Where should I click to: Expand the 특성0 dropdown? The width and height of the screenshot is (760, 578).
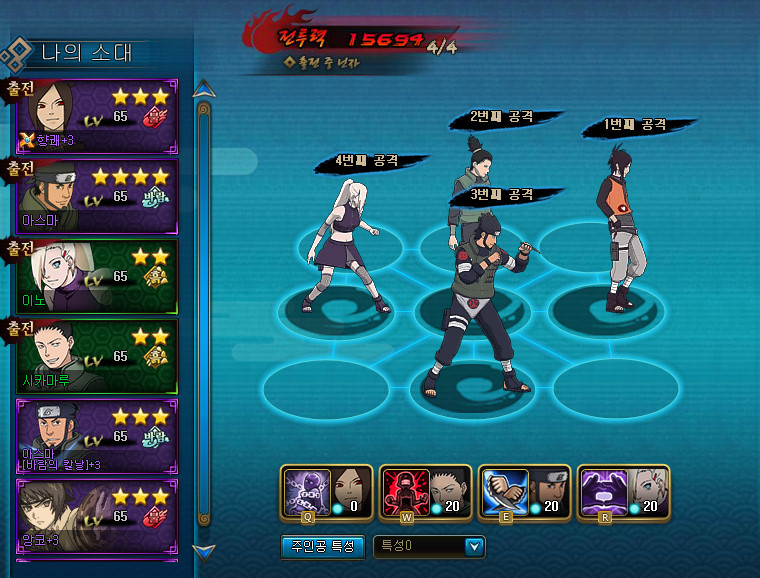(x=474, y=547)
